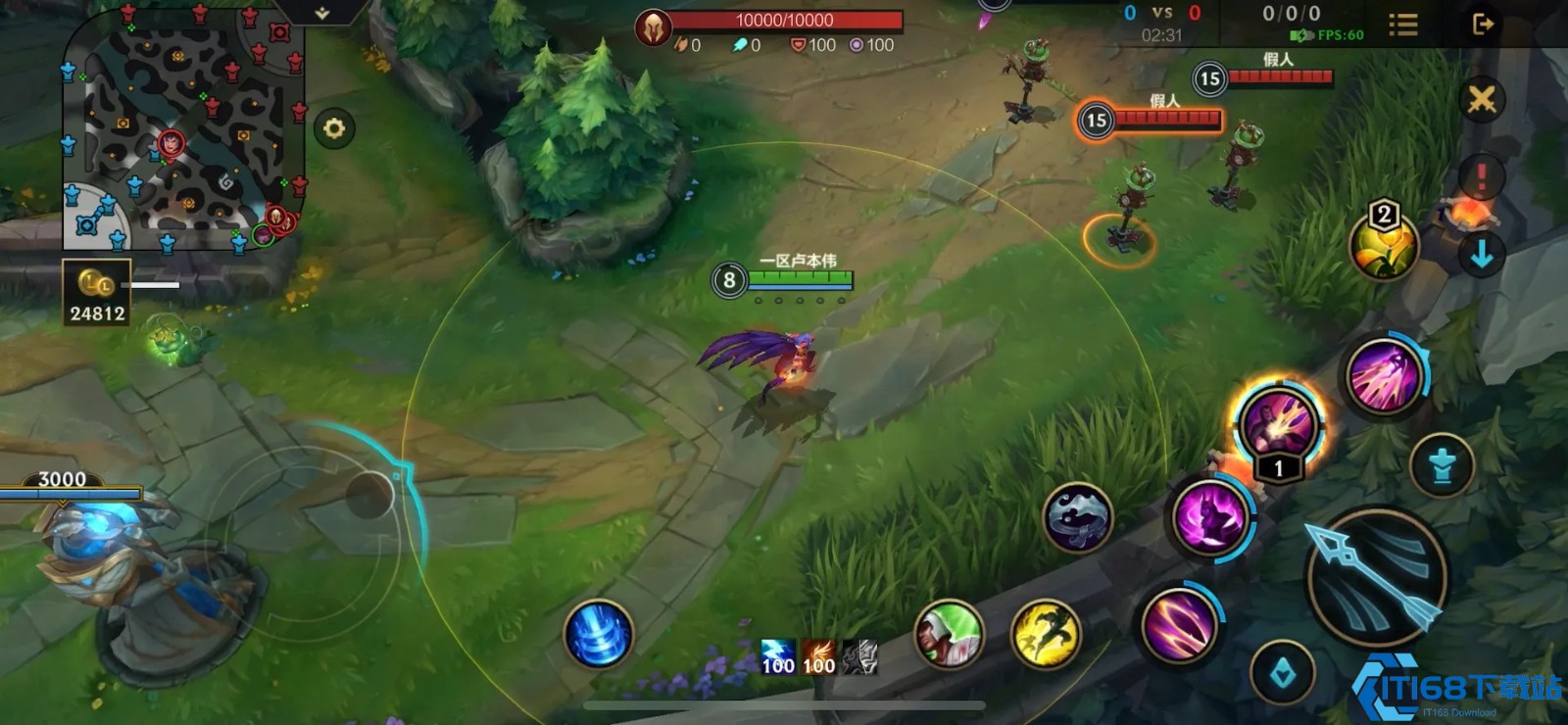This screenshot has width=1568, height=725.
Task: Send the red exclamation danger ping
Action: point(1481,177)
